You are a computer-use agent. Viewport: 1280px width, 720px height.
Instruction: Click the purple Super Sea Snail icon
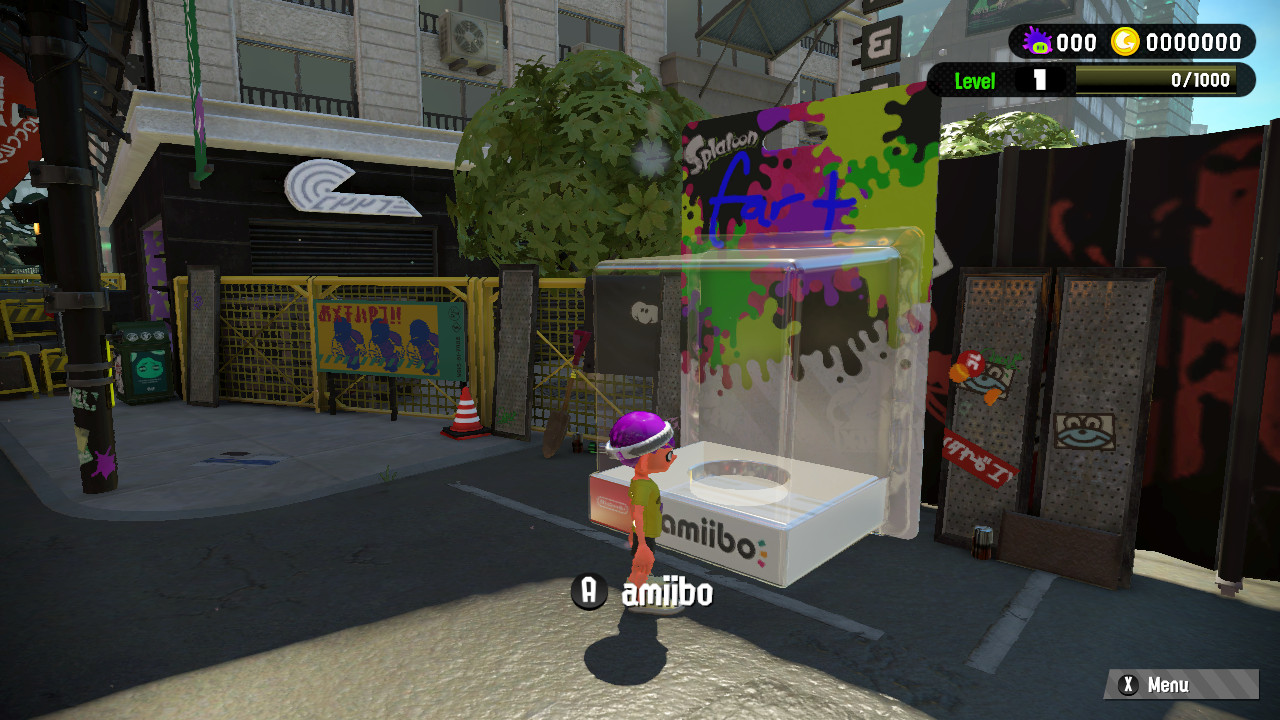pos(1037,42)
